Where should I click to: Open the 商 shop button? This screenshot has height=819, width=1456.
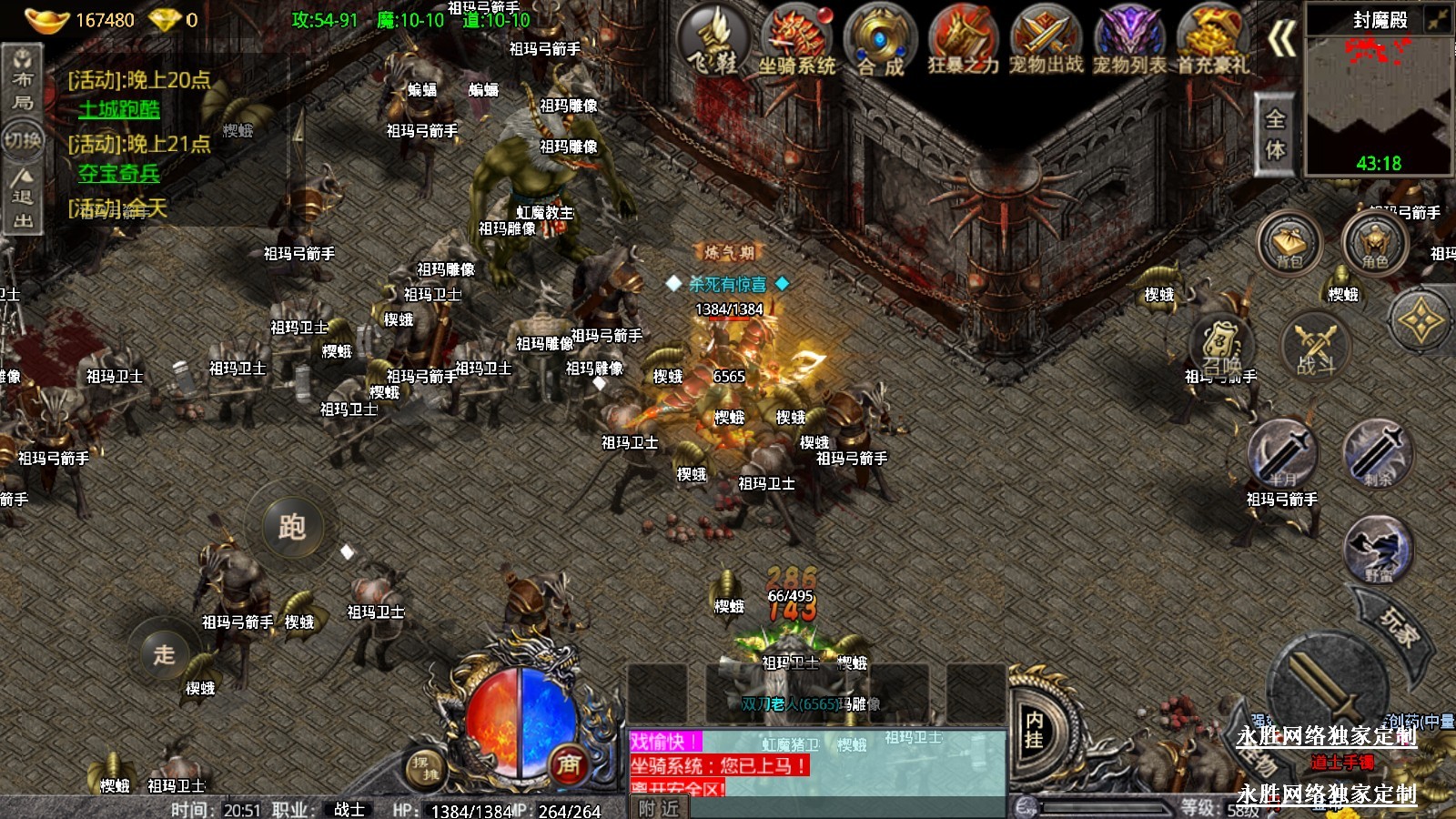click(569, 765)
